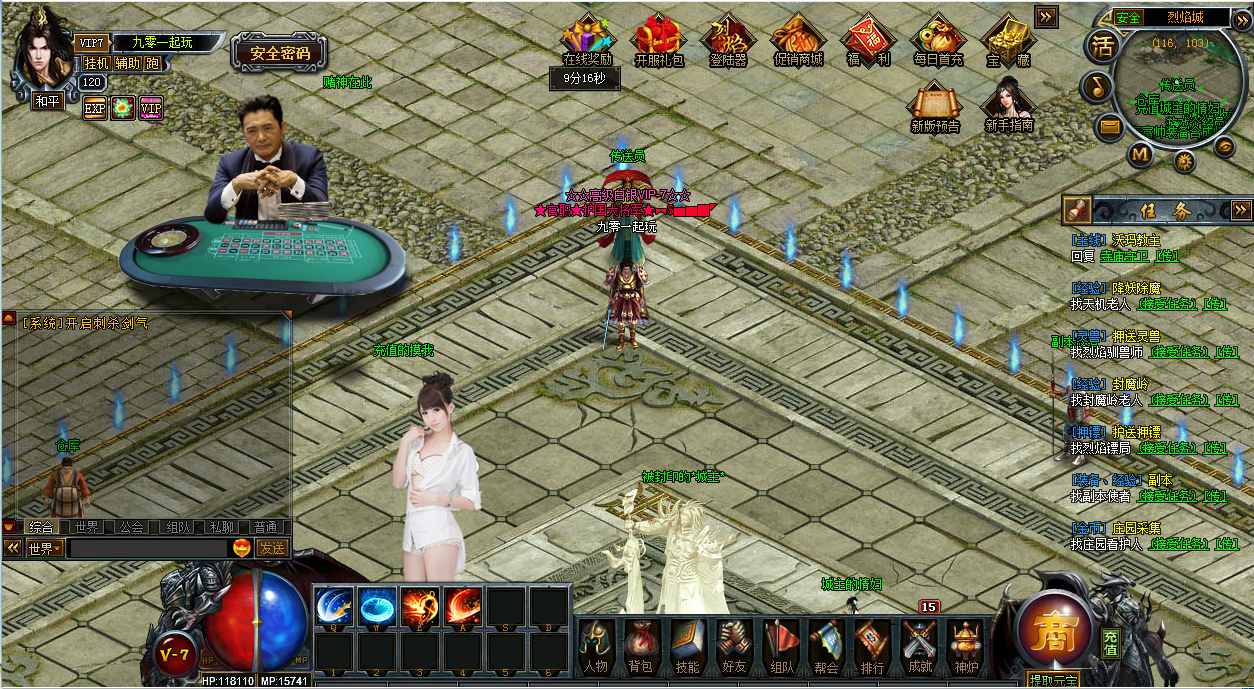Screen dimensions: 1254x689
Task: Switch chat to the 世界 tab
Action: (87, 527)
